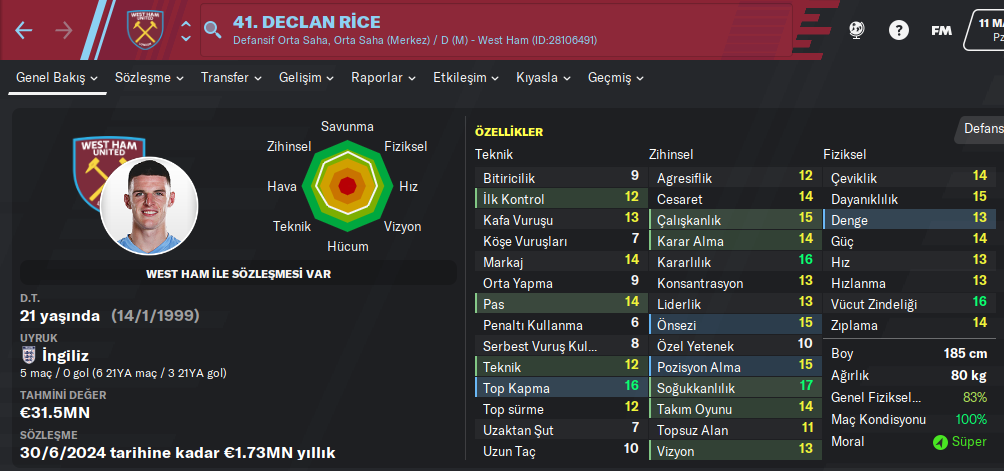This screenshot has width=1004, height=471.
Task: Go back to the previous screen
Action: (24, 30)
